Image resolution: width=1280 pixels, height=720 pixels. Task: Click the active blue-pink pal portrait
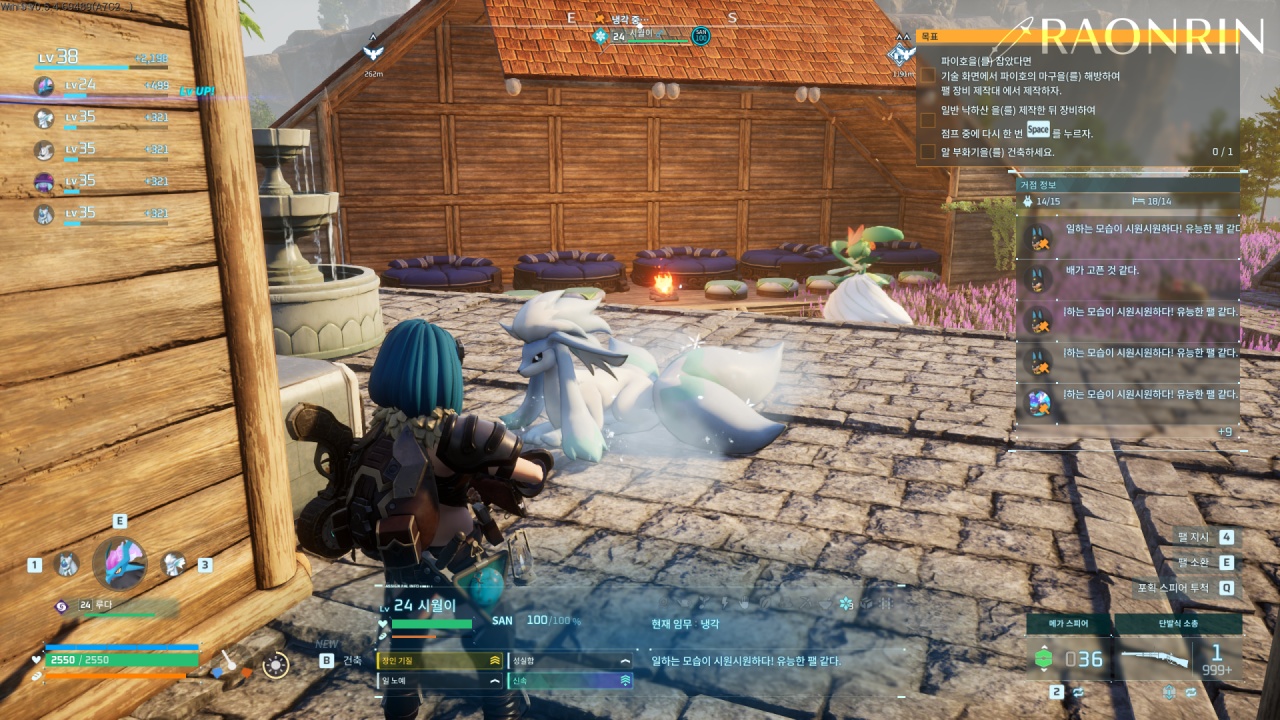(120, 563)
